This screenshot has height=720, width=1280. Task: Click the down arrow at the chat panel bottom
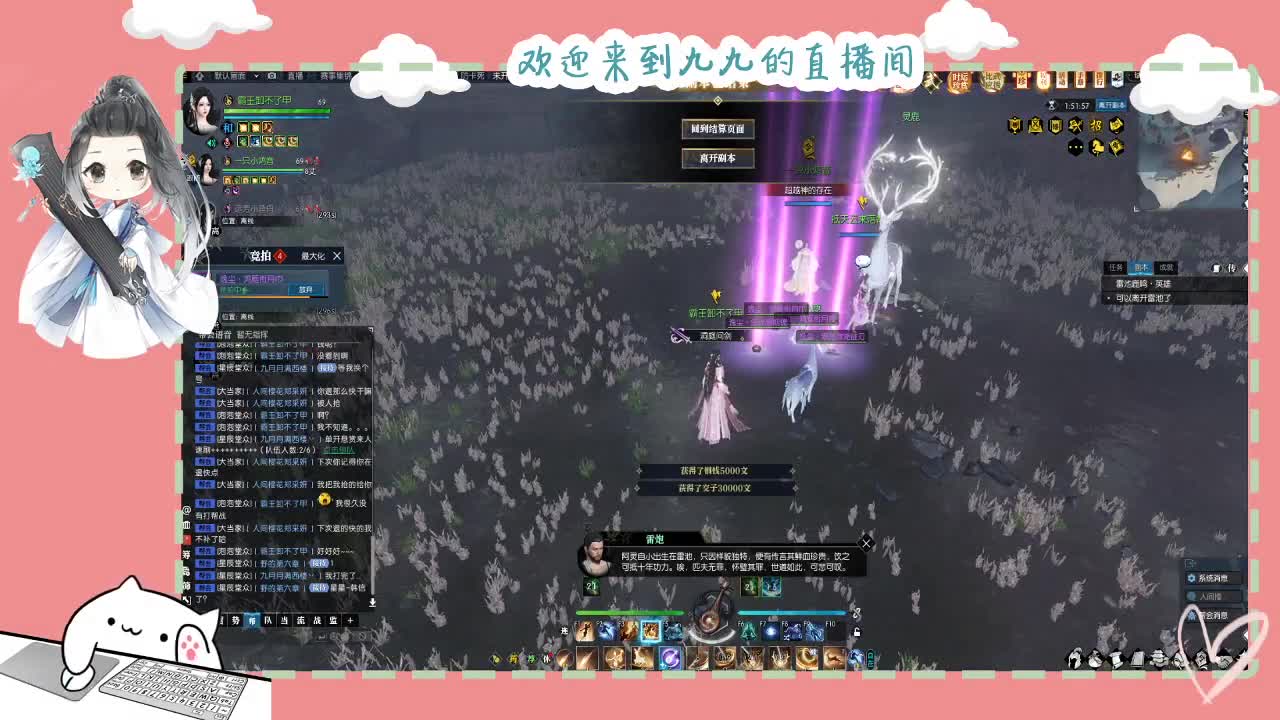click(373, 602)
